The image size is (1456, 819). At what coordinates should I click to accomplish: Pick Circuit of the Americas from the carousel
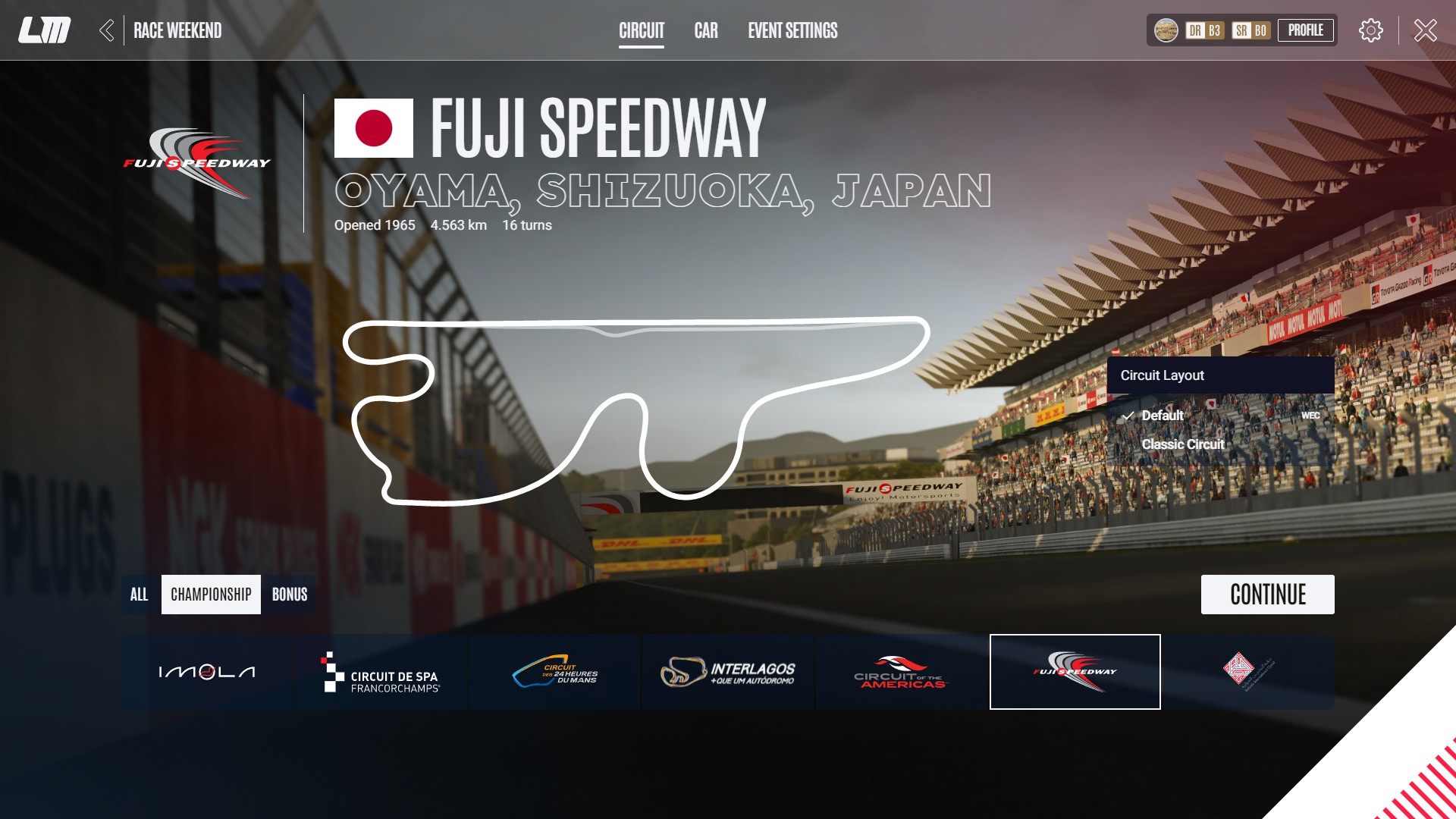tap(900, 671)
